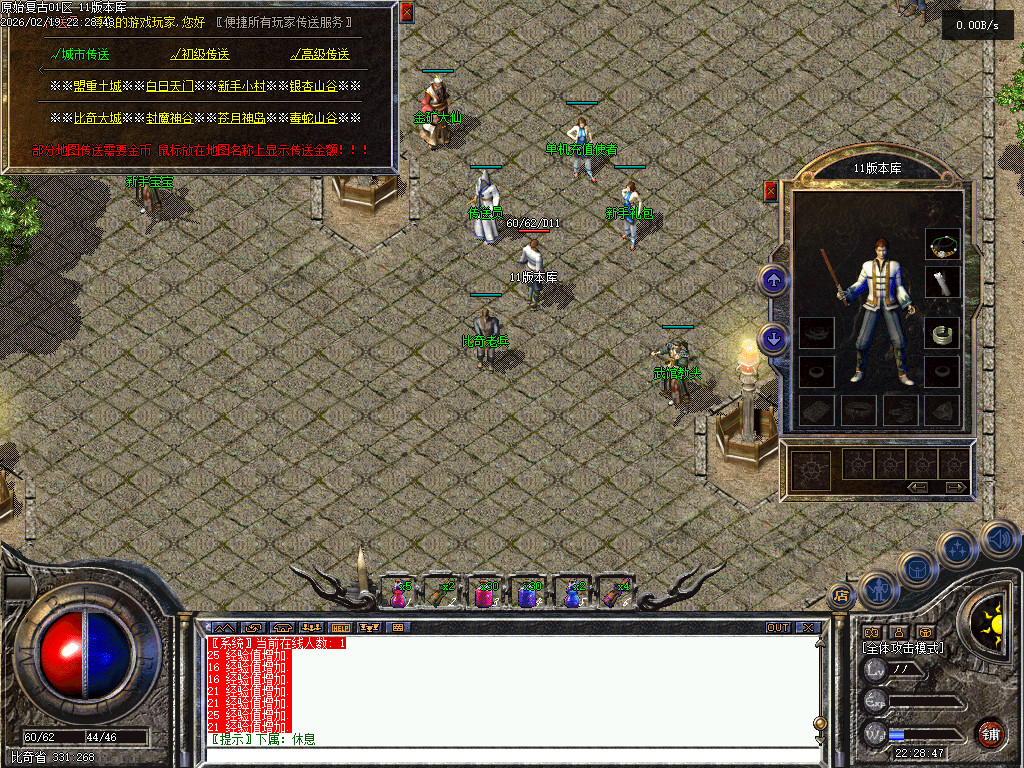Teleport to 银杏山谷
Screen dimensions: 1024x768
pyautogui.click(x=313, y=87)
